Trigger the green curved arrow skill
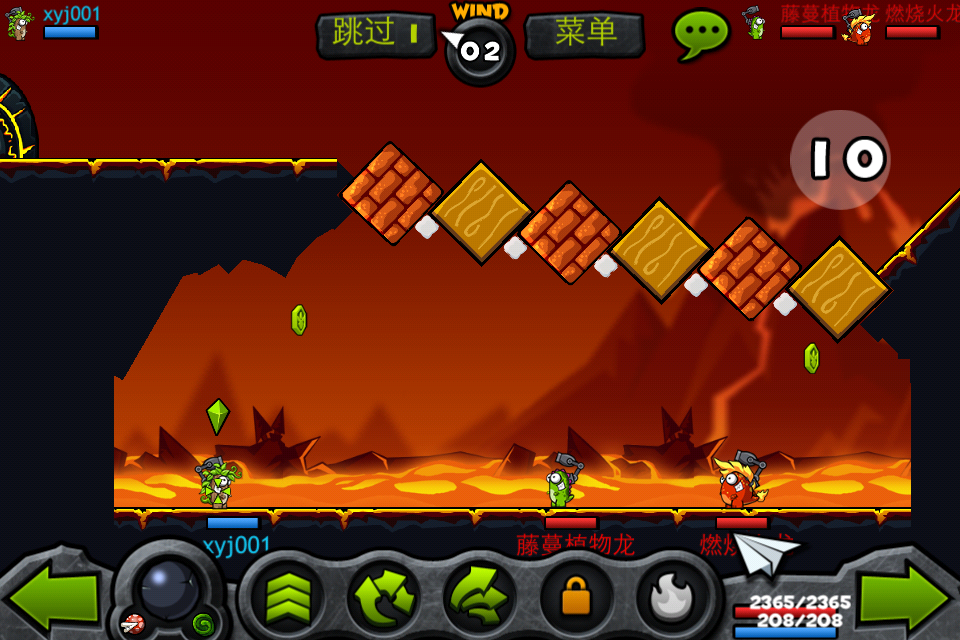The image size is (960, 640). pos(479,599)
